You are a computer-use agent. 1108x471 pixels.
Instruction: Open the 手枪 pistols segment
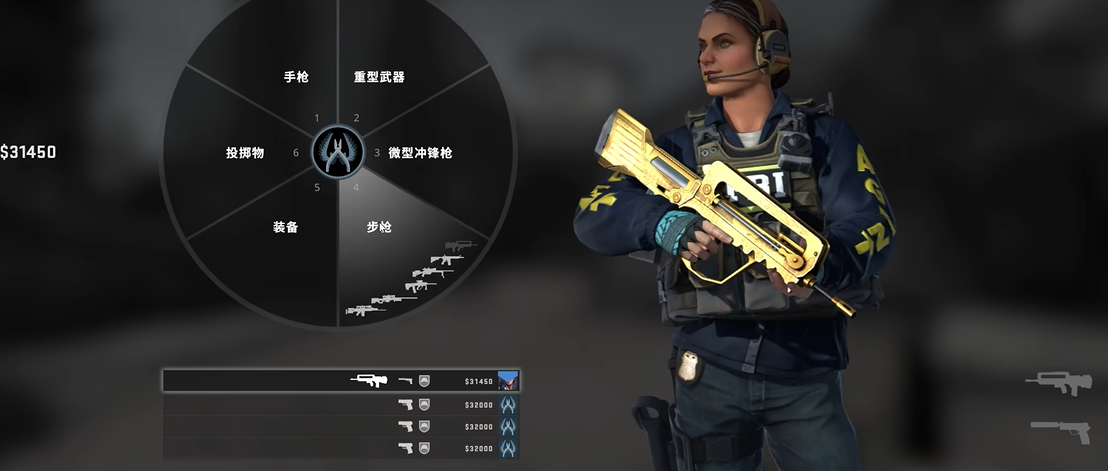295,77
